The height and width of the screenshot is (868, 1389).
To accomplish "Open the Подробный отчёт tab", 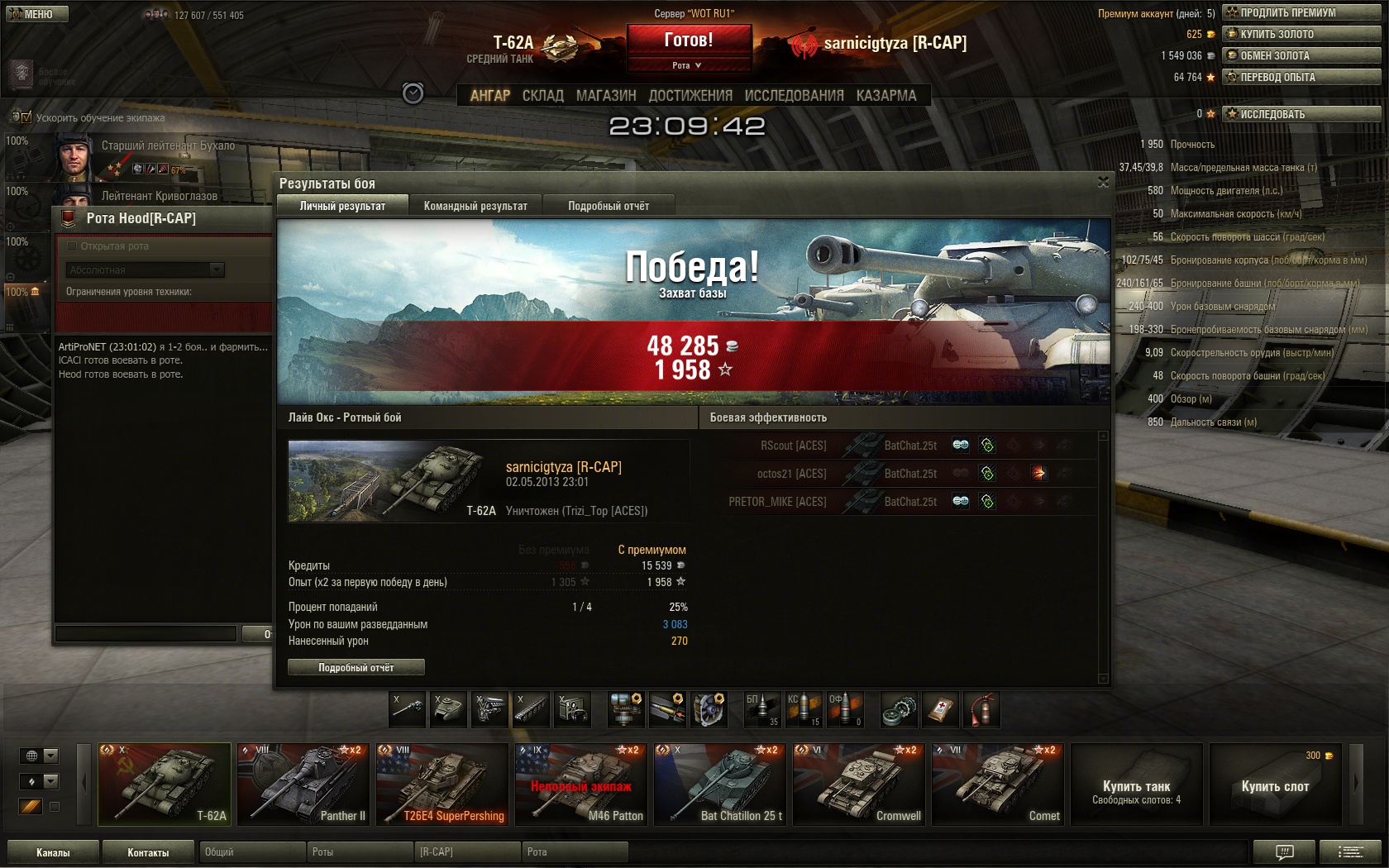I will [x=609, y=206].
